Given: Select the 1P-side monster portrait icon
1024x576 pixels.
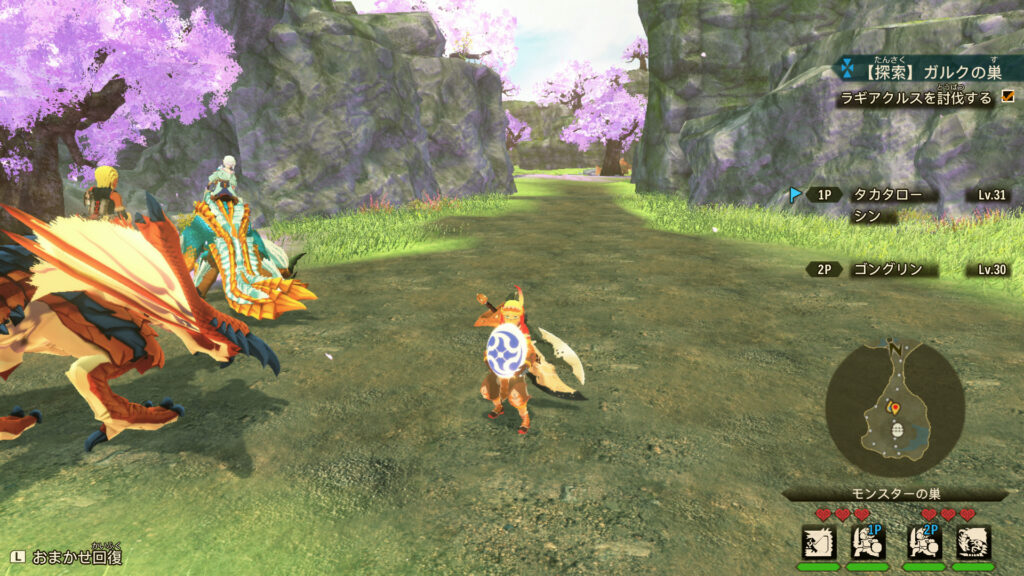Looking at the screenshot, I should [818, 543].
